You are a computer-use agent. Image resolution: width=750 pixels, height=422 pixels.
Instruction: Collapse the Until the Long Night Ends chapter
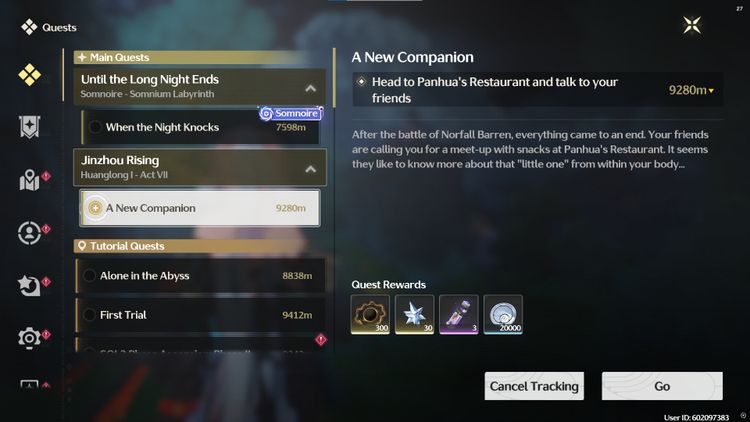point(311,88)
